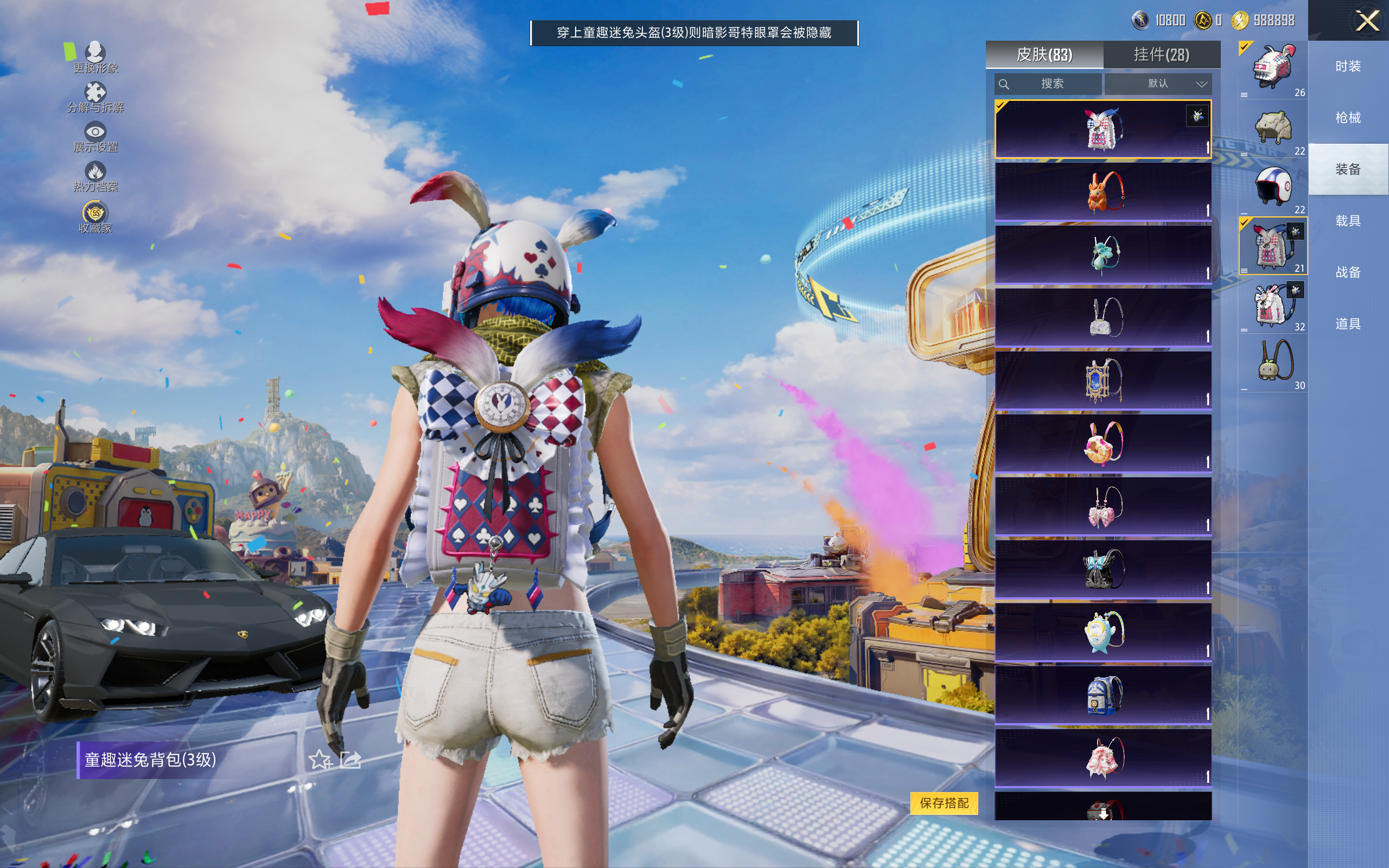Choose the pink donut backpack skin

tap(1103, 443)
